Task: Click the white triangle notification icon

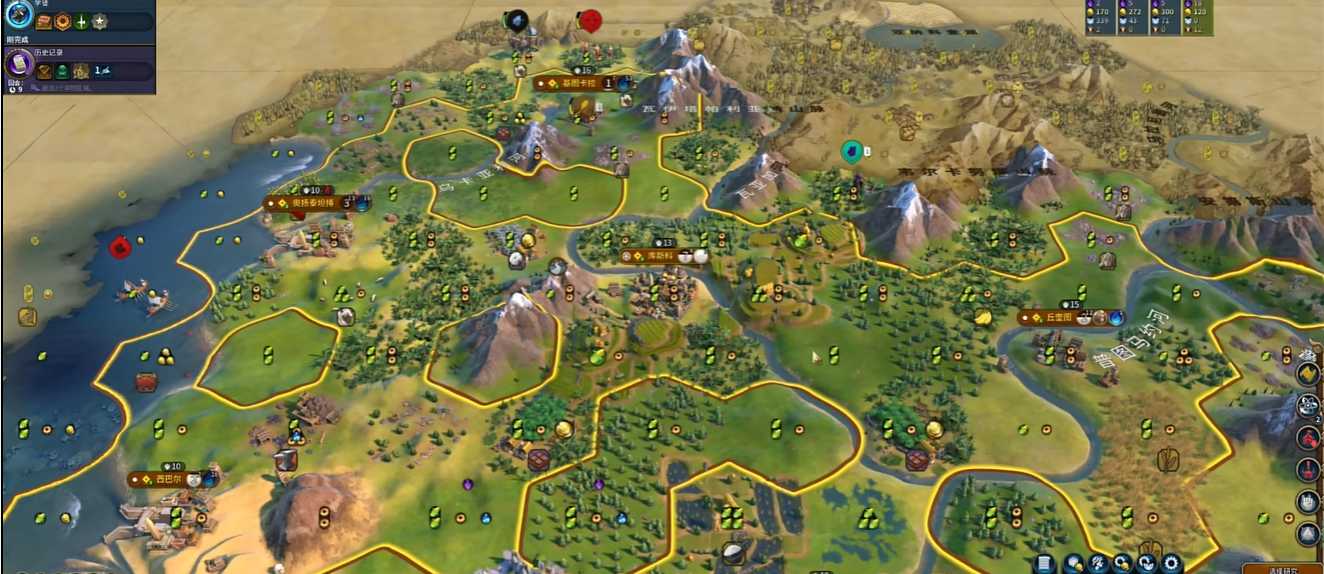Action: 1308,533
